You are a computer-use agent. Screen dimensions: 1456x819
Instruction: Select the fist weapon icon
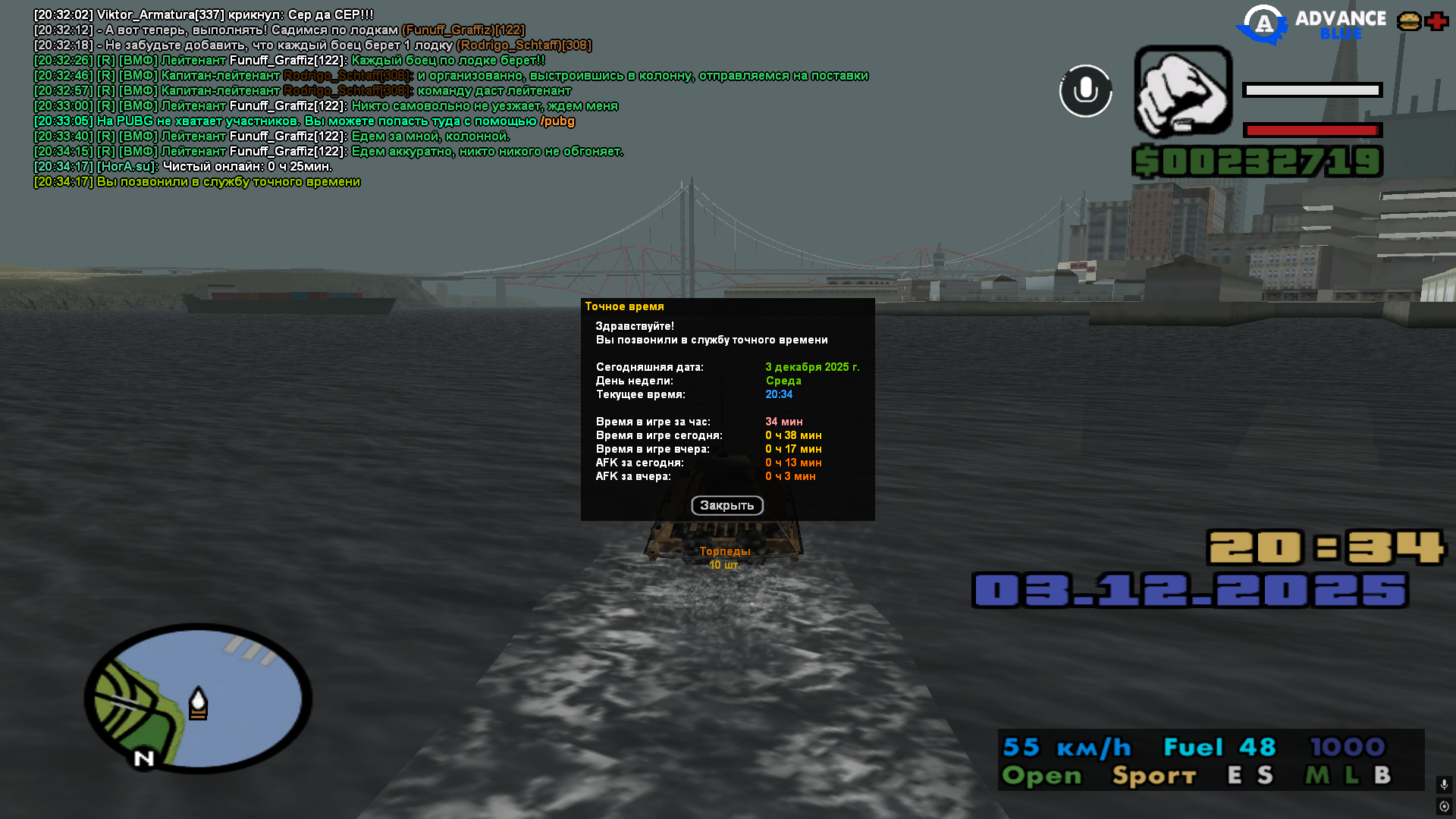(1182, 93)
